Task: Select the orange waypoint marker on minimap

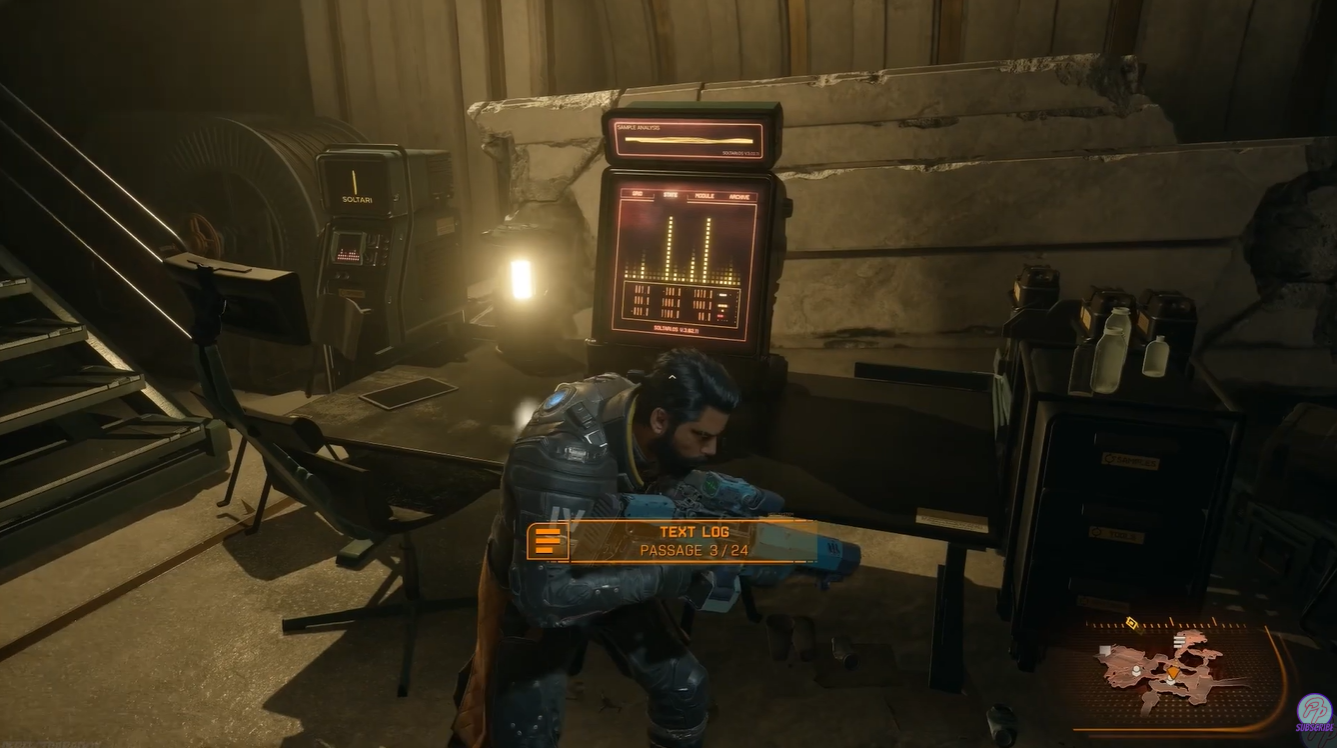Action: click(x=1173, y=672)
